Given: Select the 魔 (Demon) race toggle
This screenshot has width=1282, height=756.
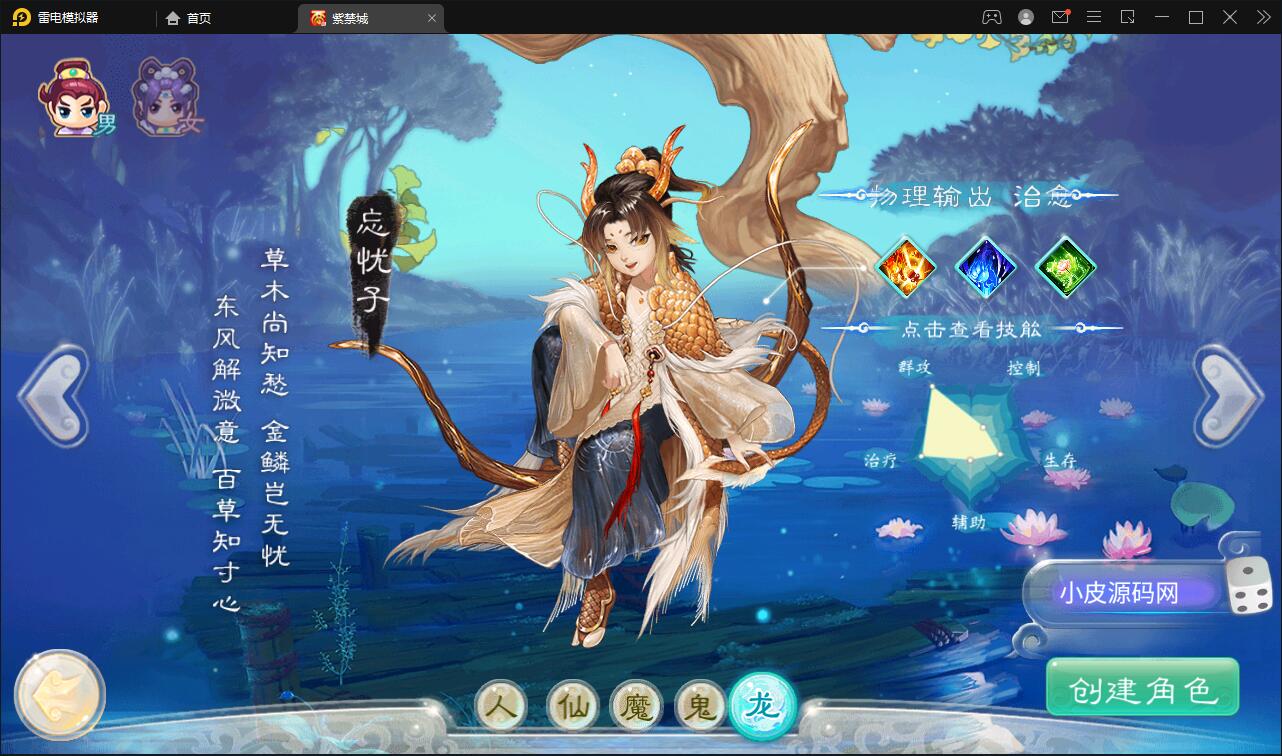Looking at the screenshot, I should coord(633,706).
